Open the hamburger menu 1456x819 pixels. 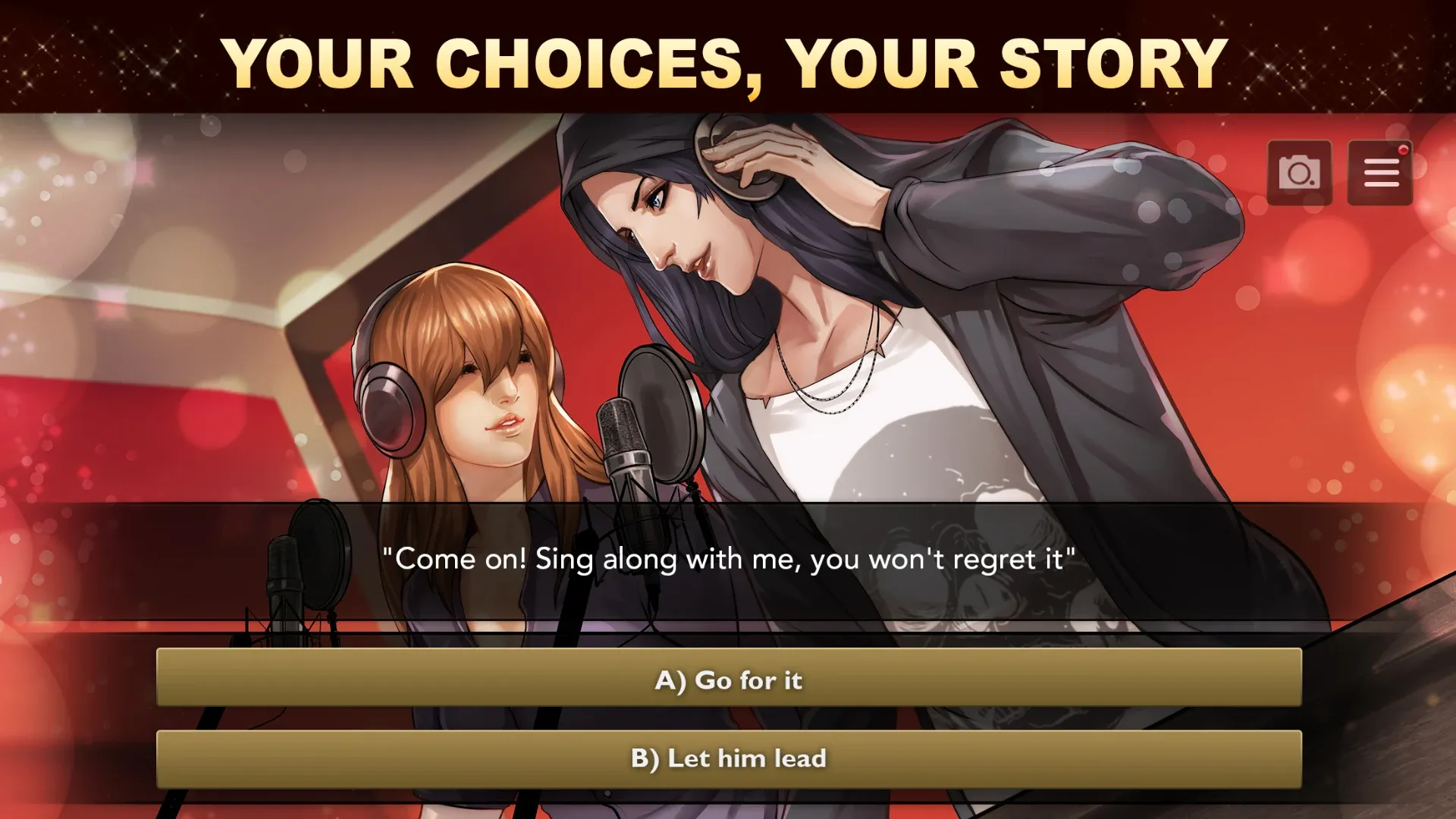pyautogui.click(x=1380, y=173)
